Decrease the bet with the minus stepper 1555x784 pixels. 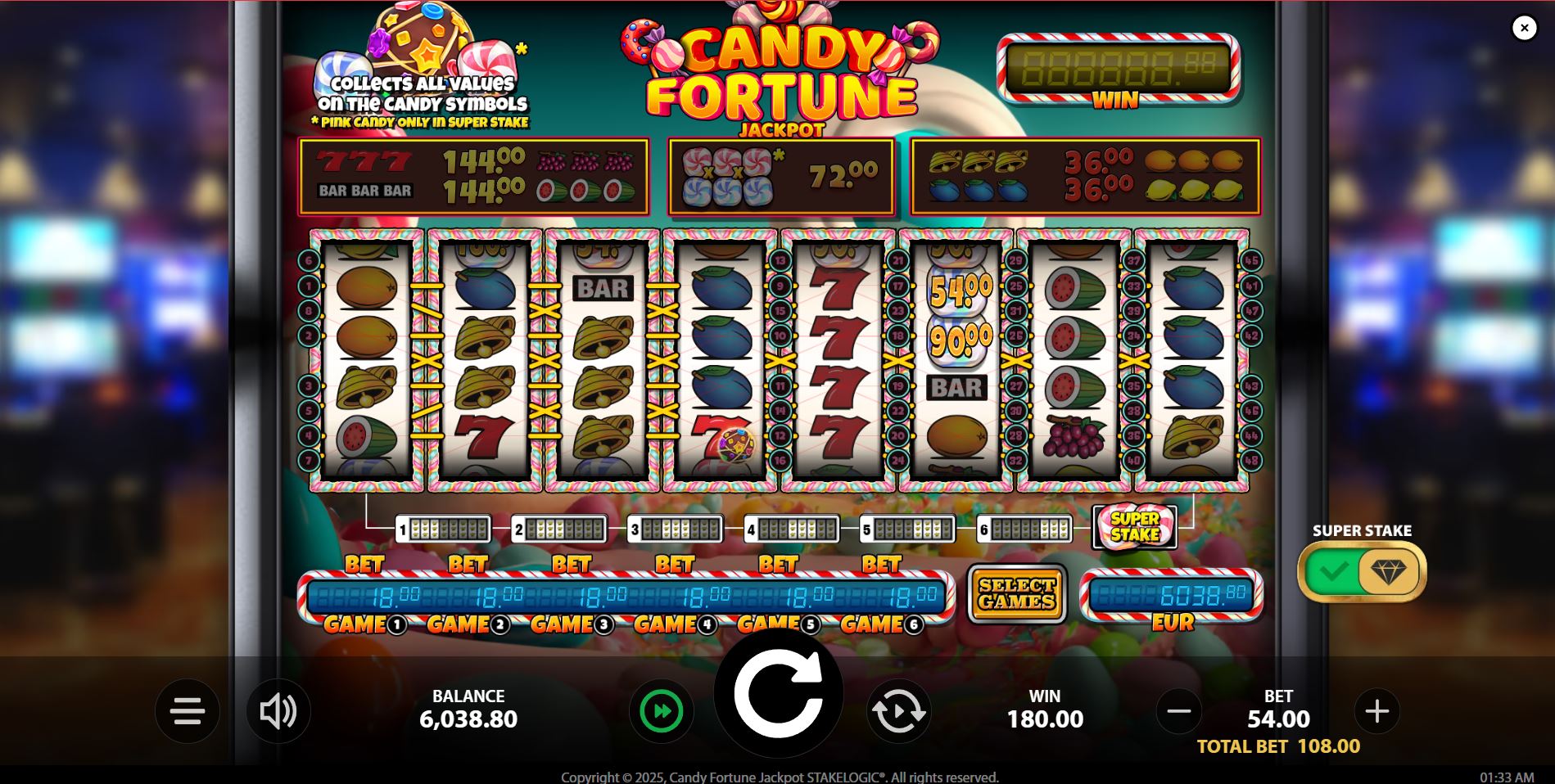[x=1179, y=710]
